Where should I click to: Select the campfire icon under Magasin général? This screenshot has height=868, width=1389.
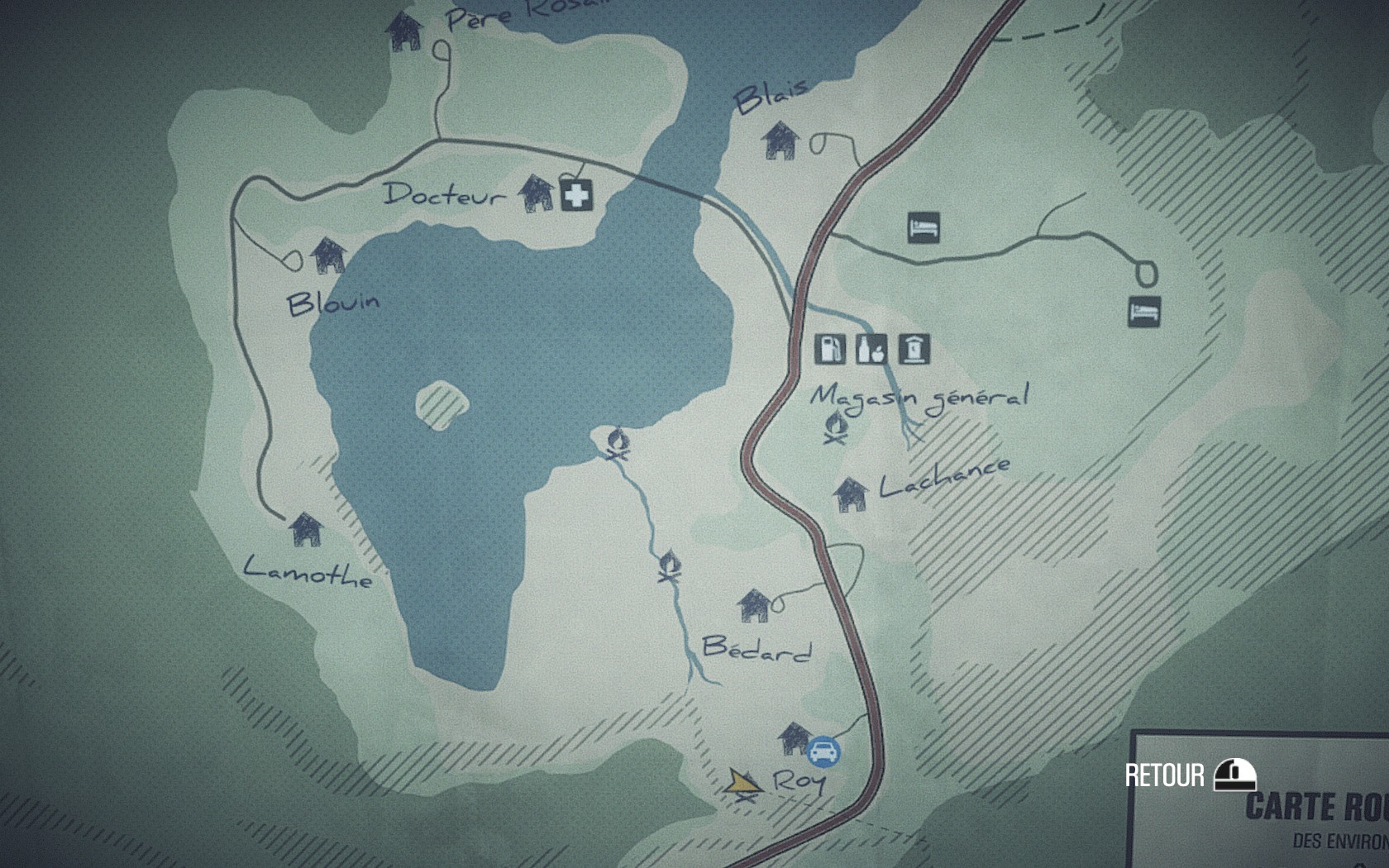pos(837,427)
